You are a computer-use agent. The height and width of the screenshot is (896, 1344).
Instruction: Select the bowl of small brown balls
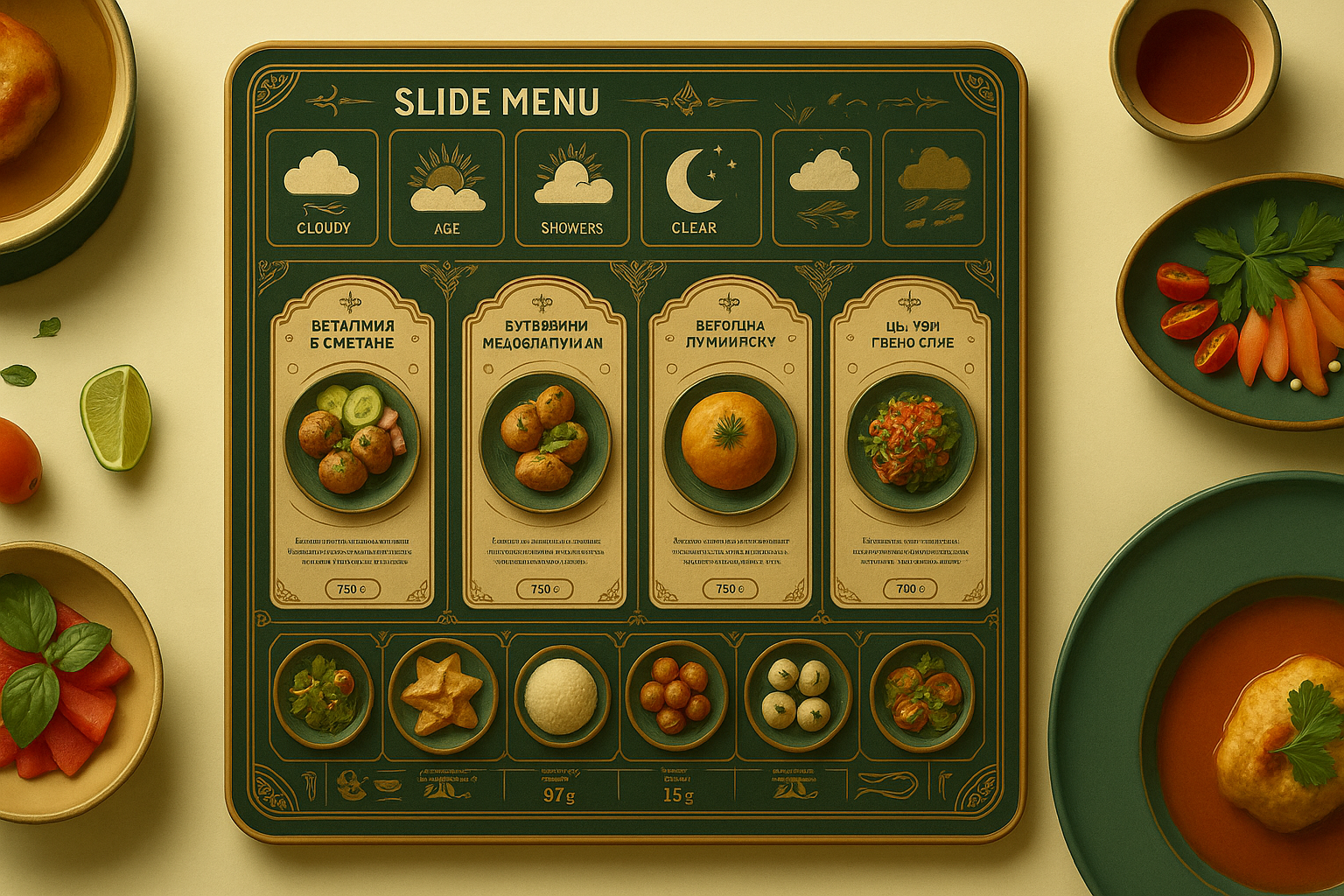coord(675,696)
